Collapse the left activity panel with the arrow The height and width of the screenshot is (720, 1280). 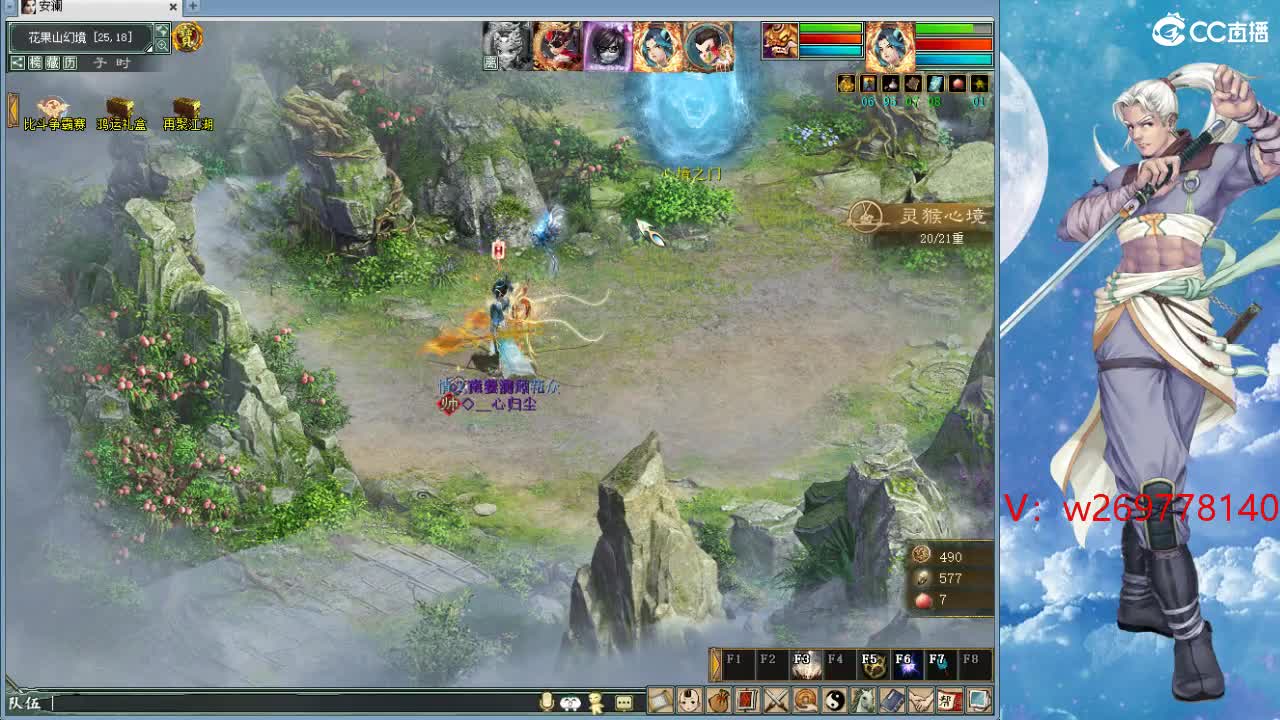[x=12, y=108]
